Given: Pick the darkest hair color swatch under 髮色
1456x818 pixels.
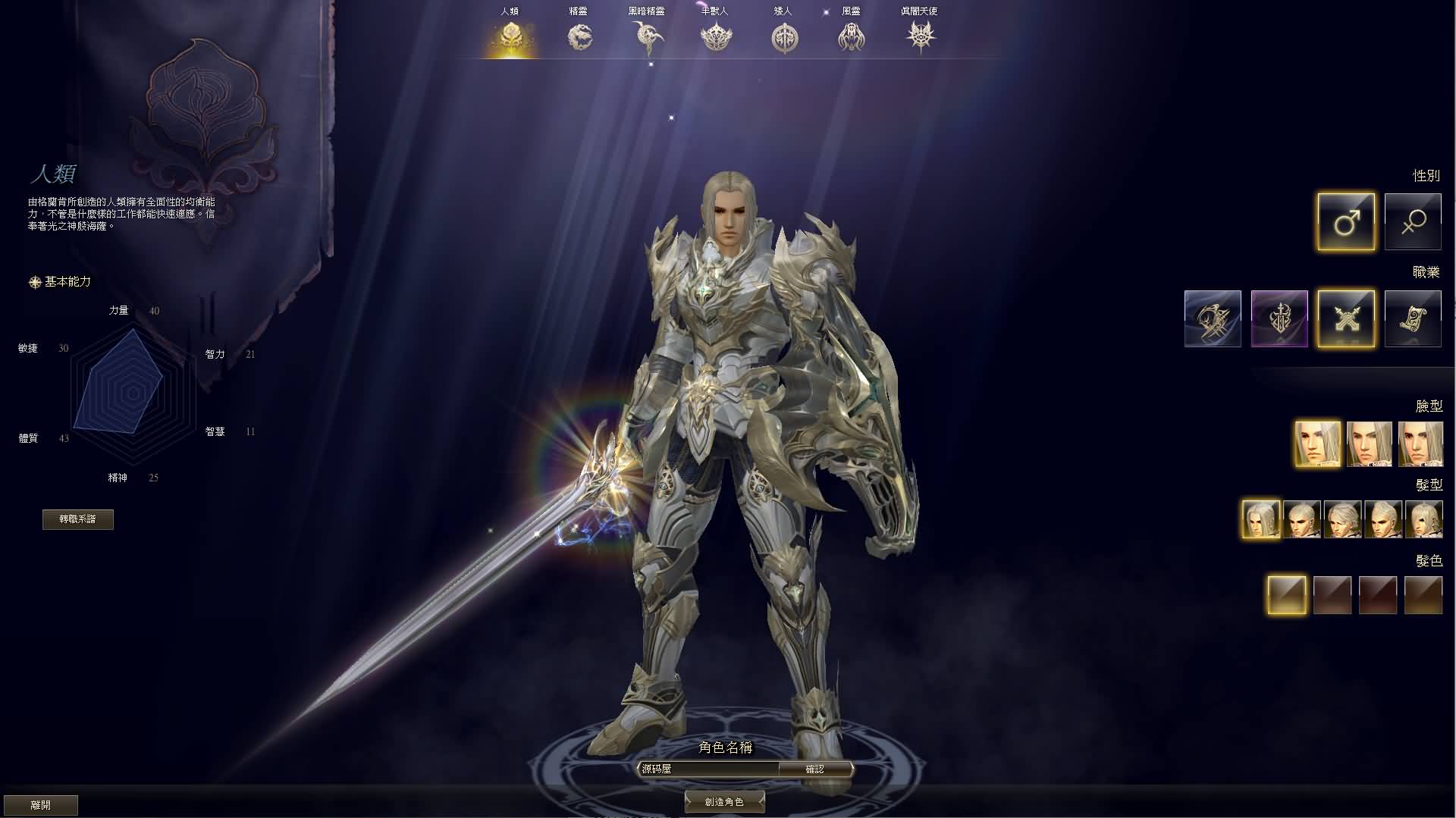Looking at the screenshot, I should [1379, 595].
